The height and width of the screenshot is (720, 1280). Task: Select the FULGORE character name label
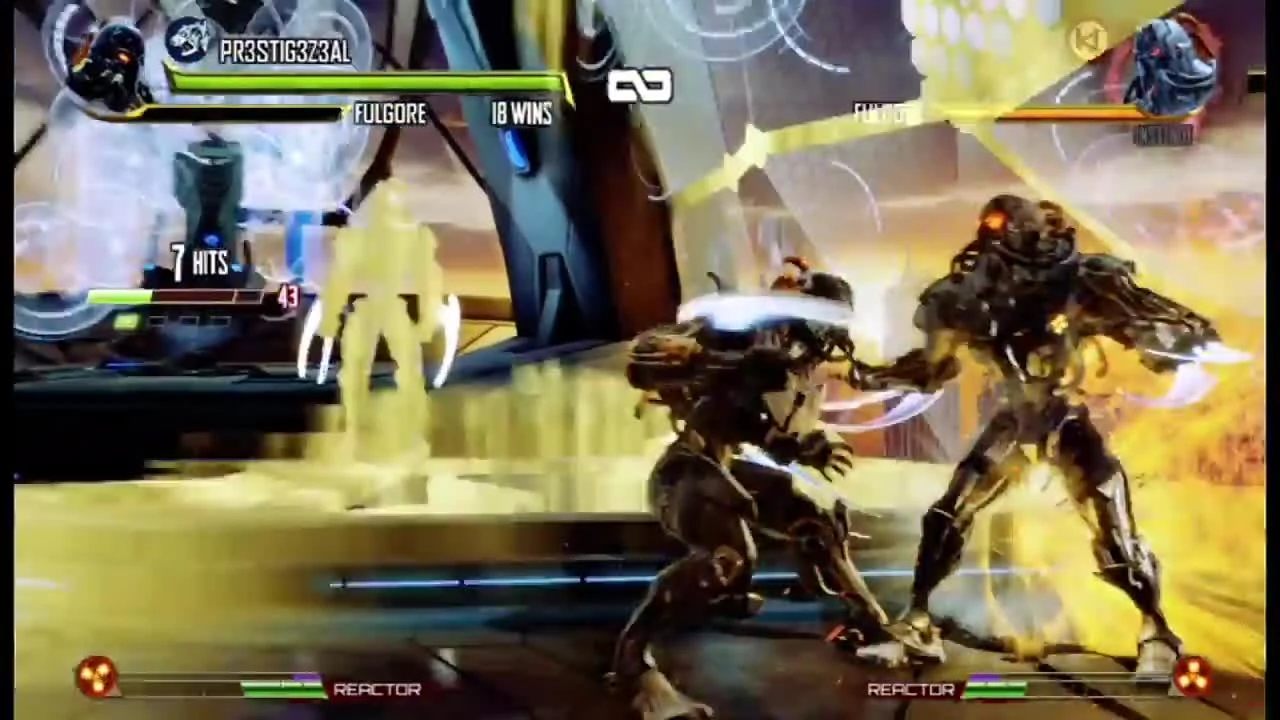pos(390,113)
